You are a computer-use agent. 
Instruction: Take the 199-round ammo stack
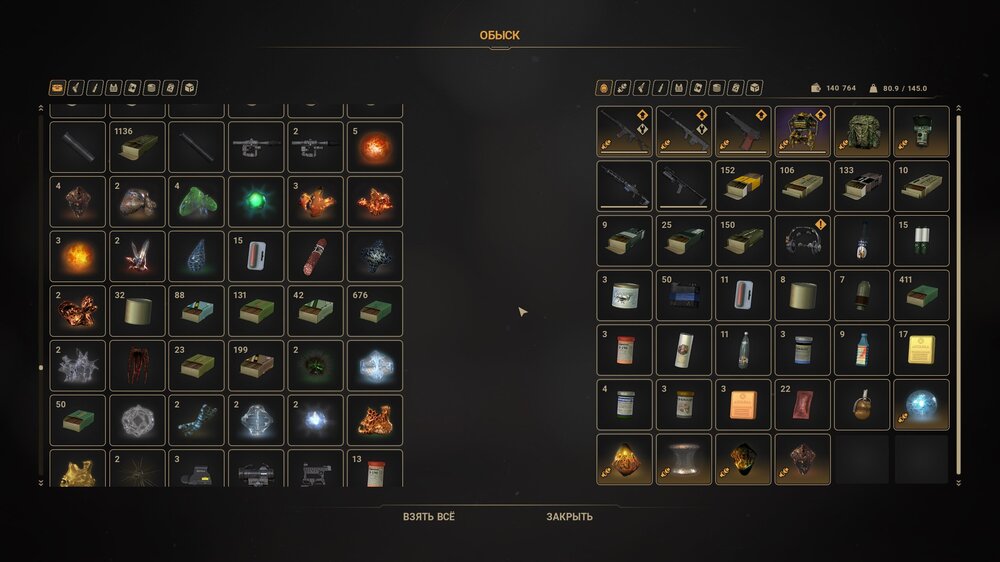click(255, 365)
